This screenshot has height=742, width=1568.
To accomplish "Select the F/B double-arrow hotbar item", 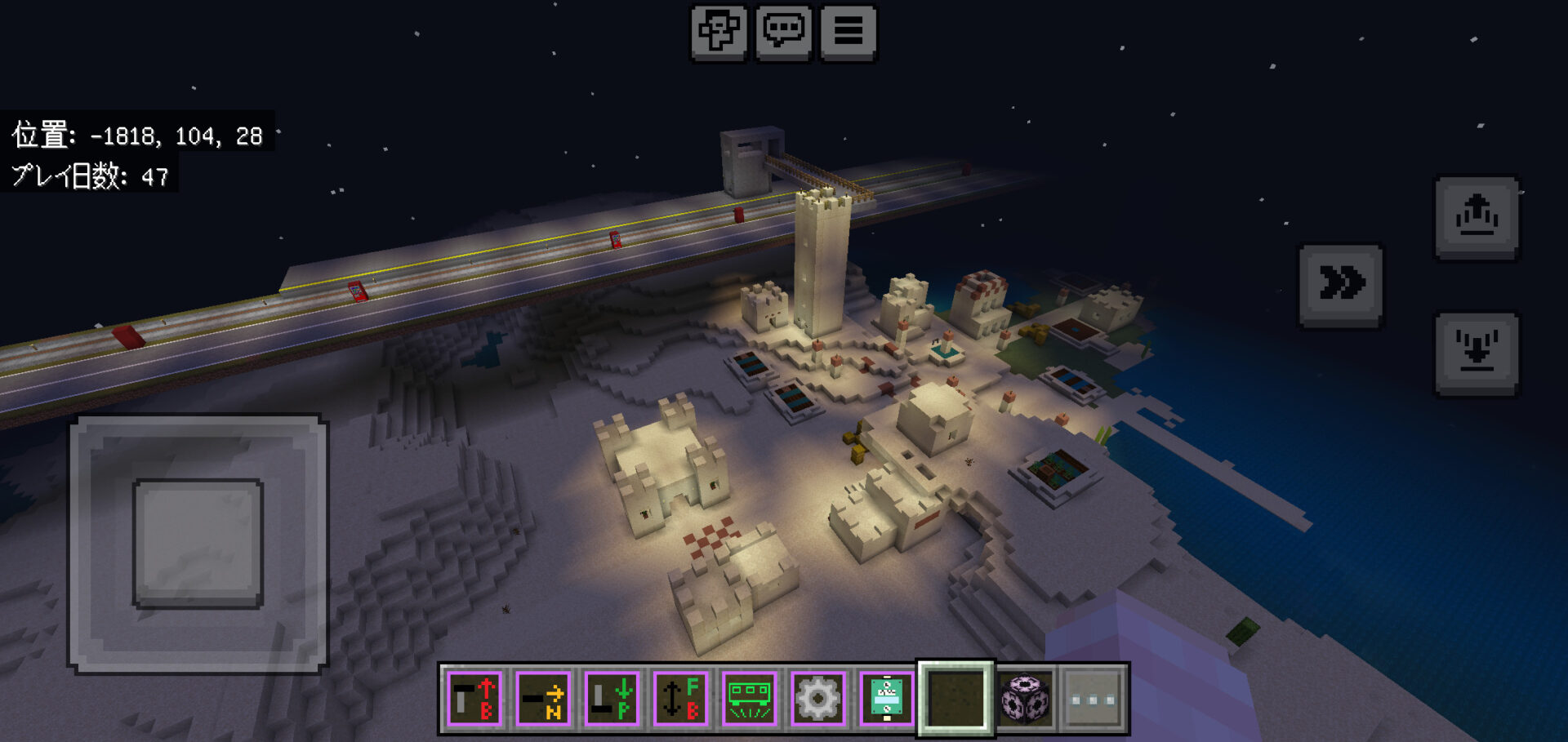I will [681, 700].
